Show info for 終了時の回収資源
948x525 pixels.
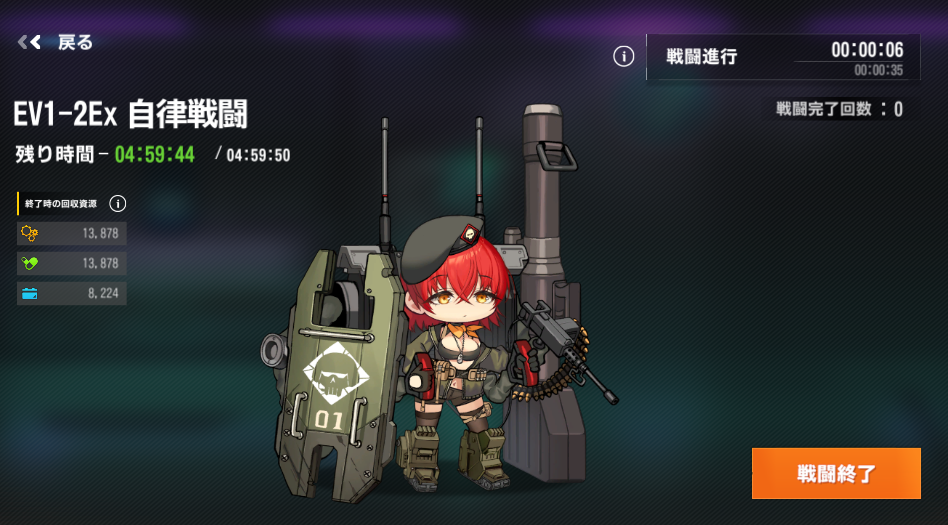point(118,204)
